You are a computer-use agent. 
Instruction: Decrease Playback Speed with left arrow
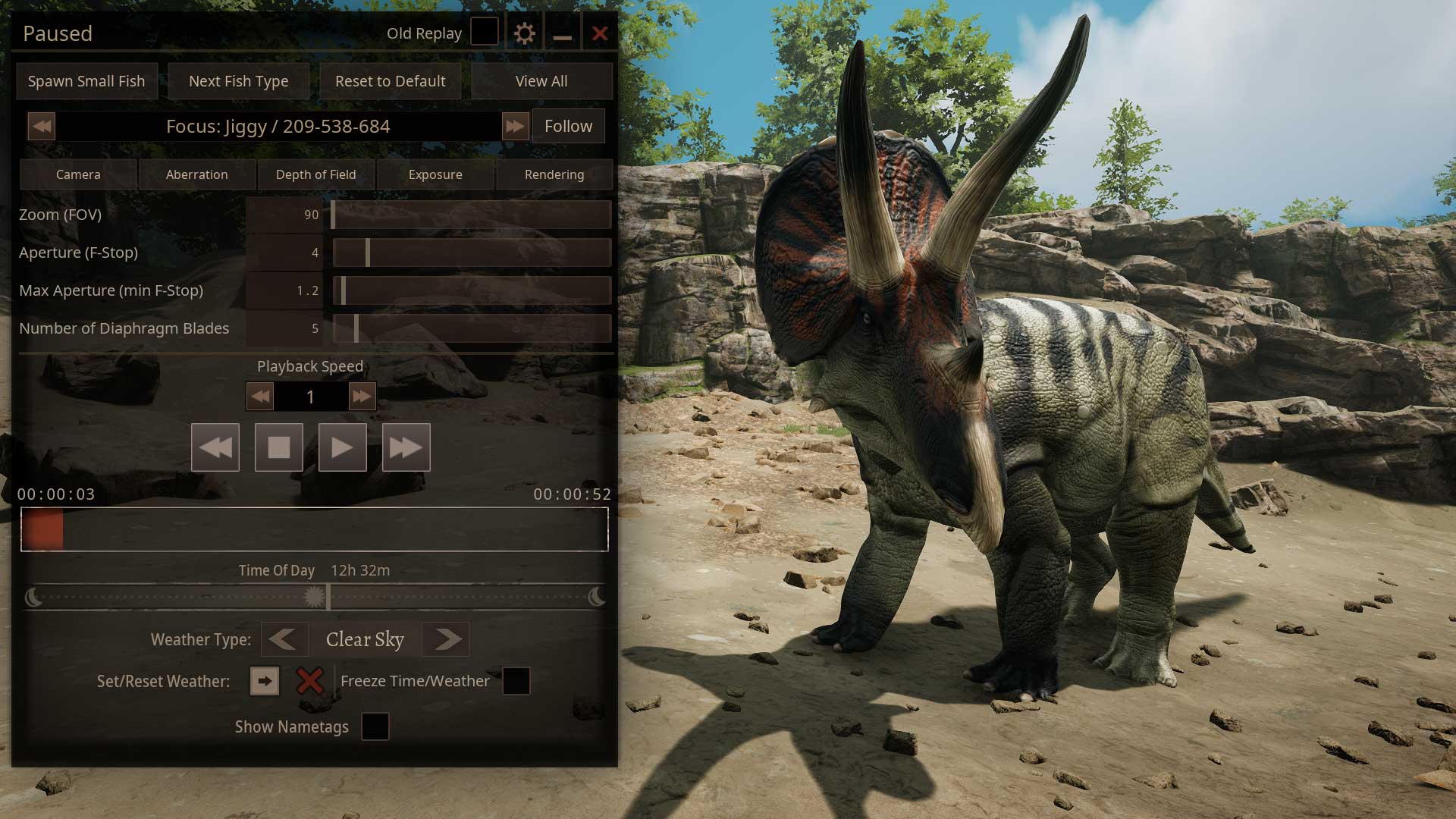pos(259,396)
